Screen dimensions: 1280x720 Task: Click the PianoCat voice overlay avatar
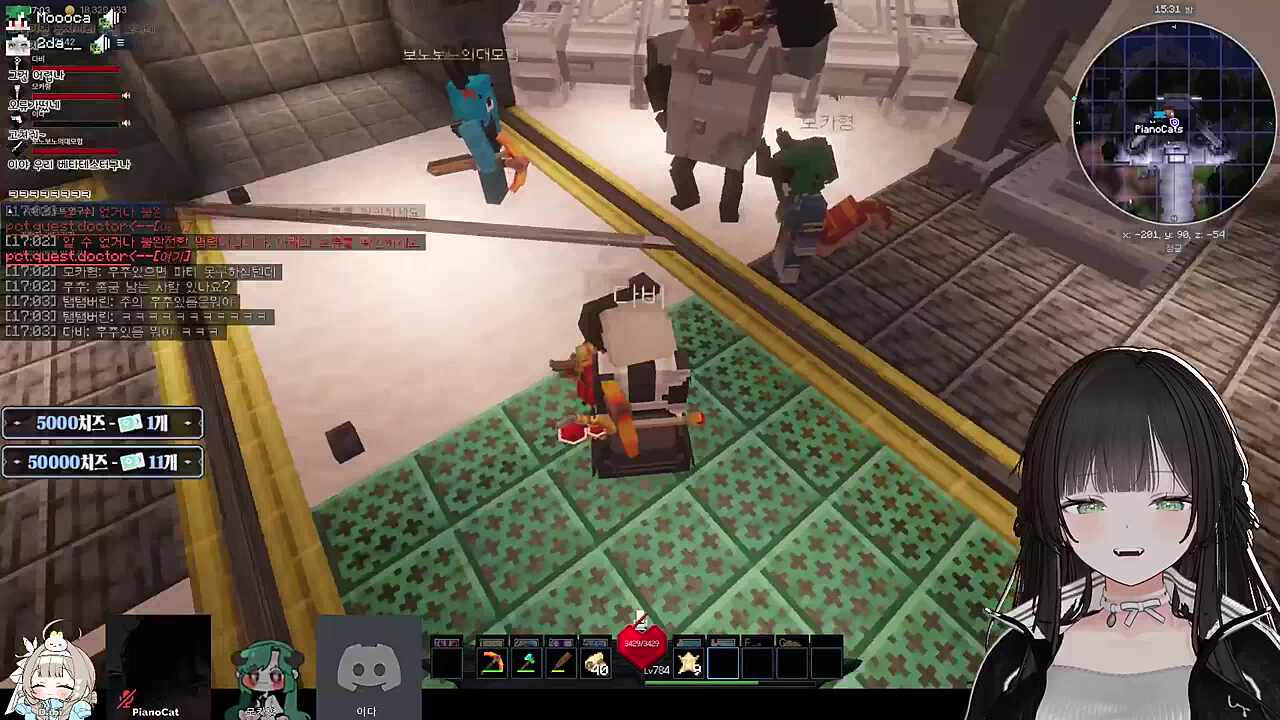[156, 667]
